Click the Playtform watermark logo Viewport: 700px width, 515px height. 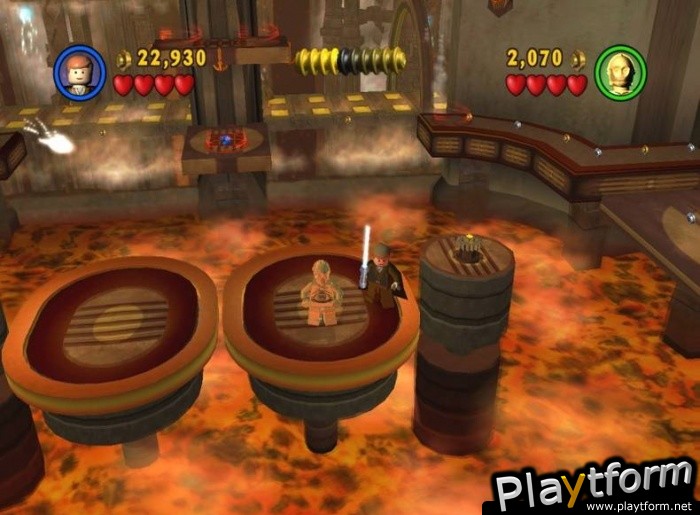594,488
